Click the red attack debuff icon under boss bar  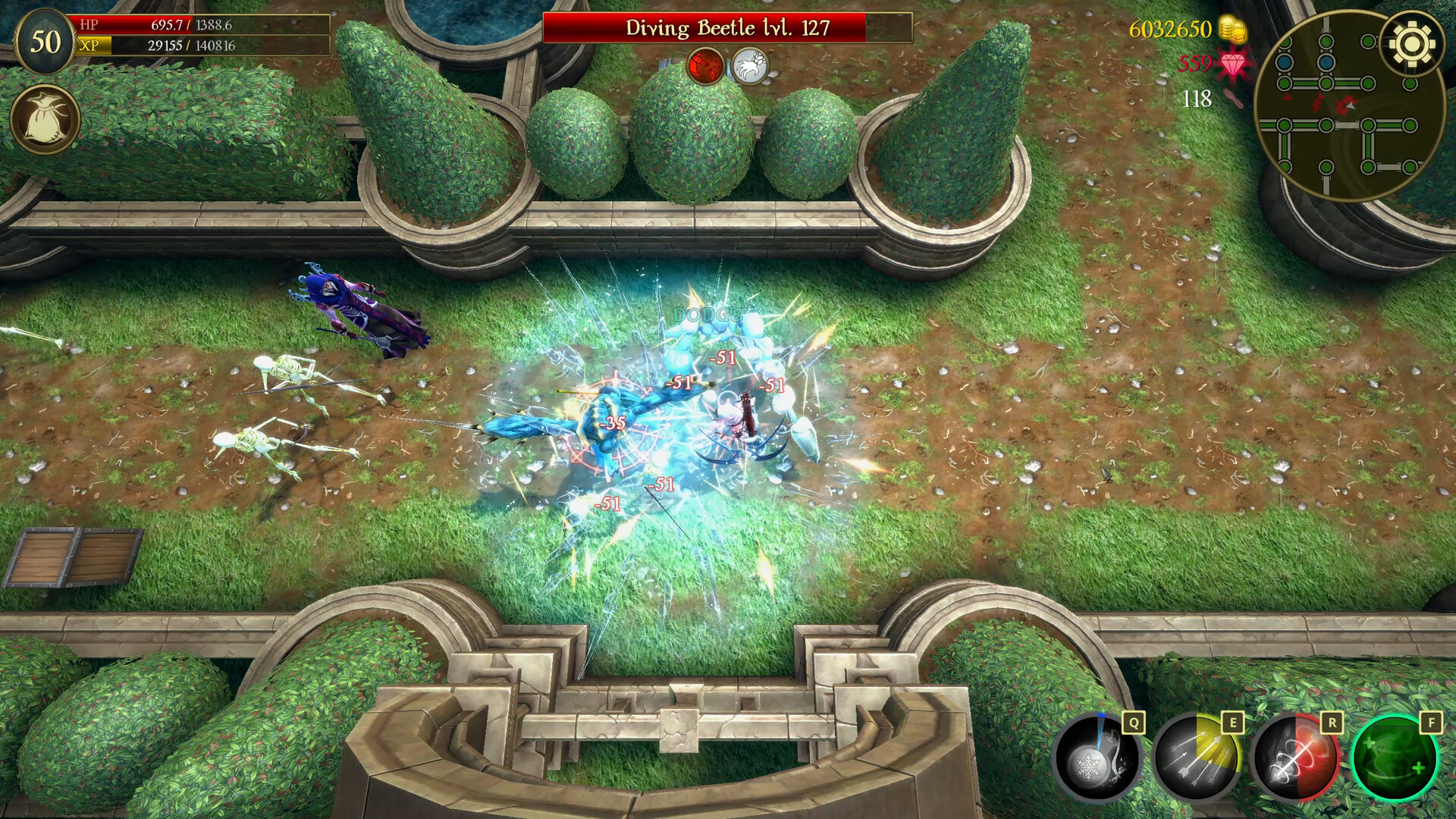[704, 65]
